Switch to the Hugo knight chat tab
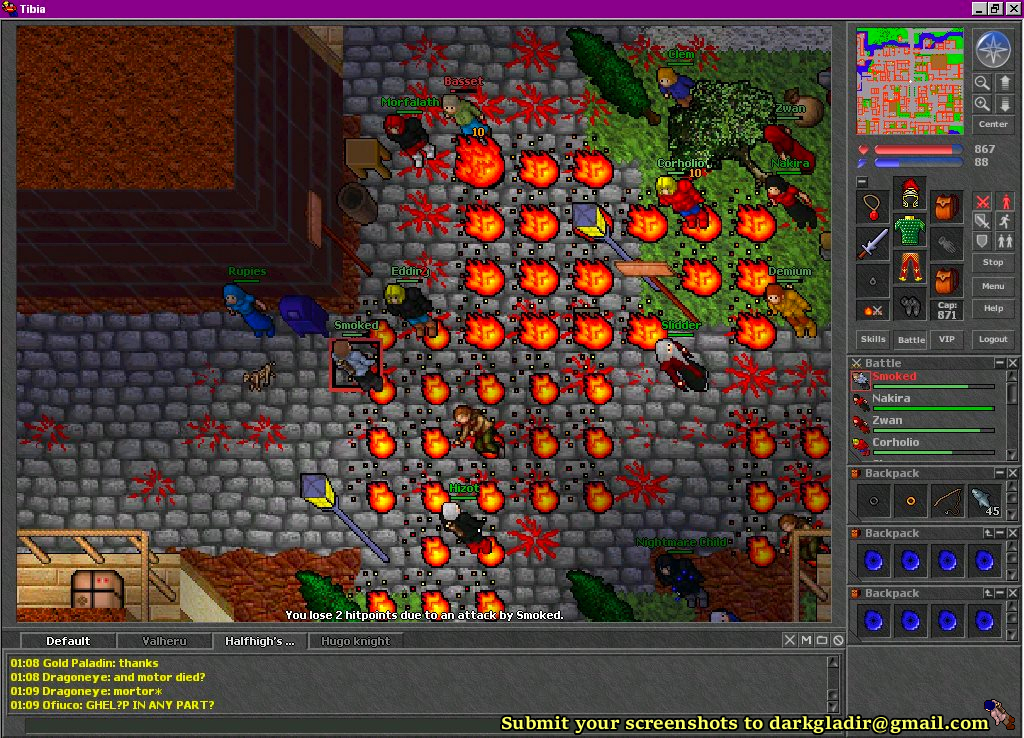 tap(356, 641)
